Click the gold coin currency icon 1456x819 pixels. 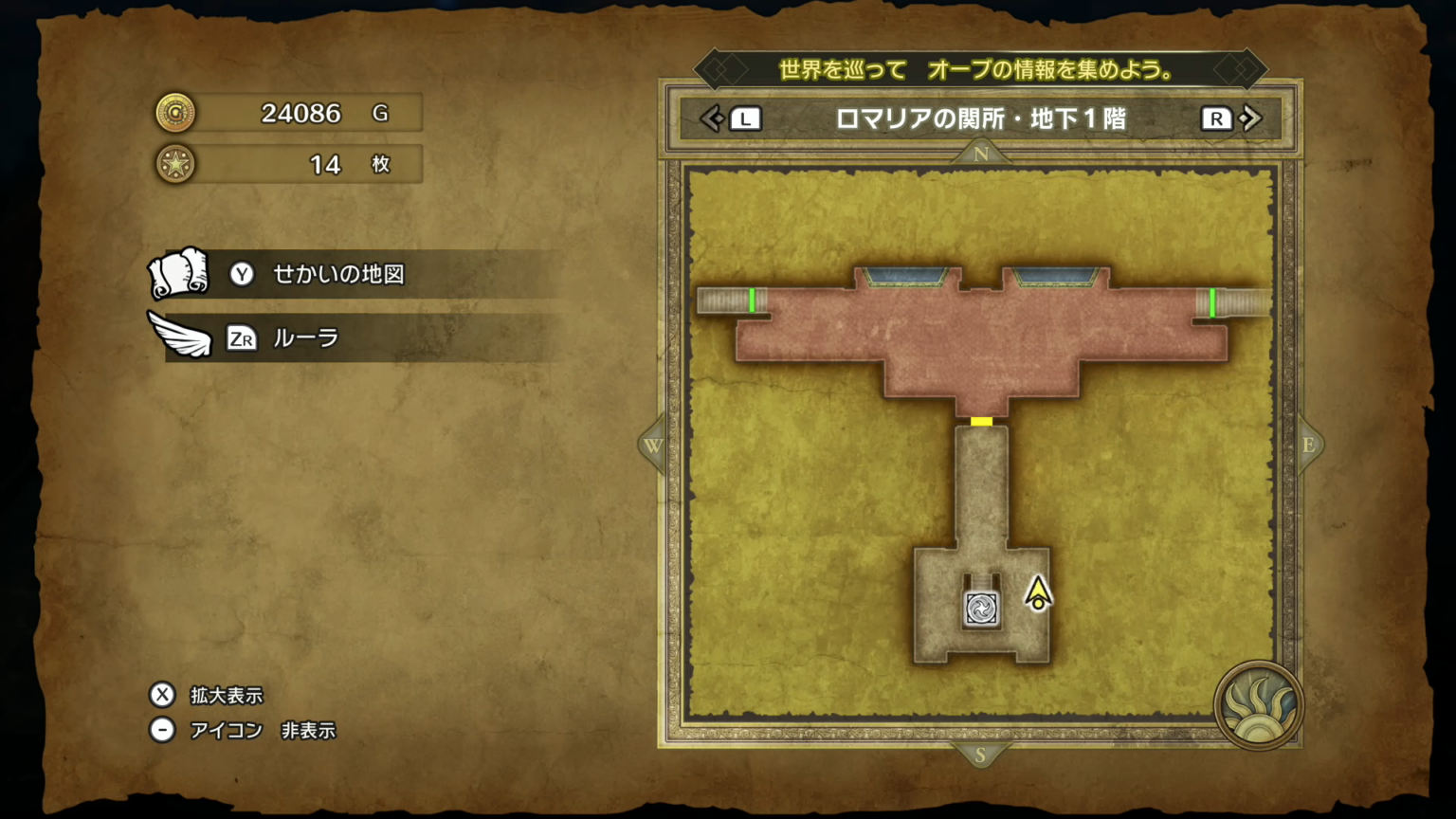pyautogui.click(x=176, y=113)
